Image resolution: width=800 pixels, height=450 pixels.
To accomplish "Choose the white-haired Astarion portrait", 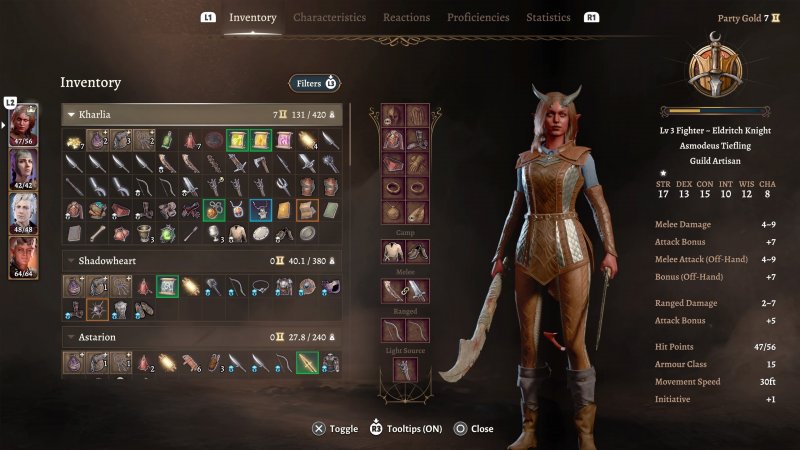I will coord(23,212).
